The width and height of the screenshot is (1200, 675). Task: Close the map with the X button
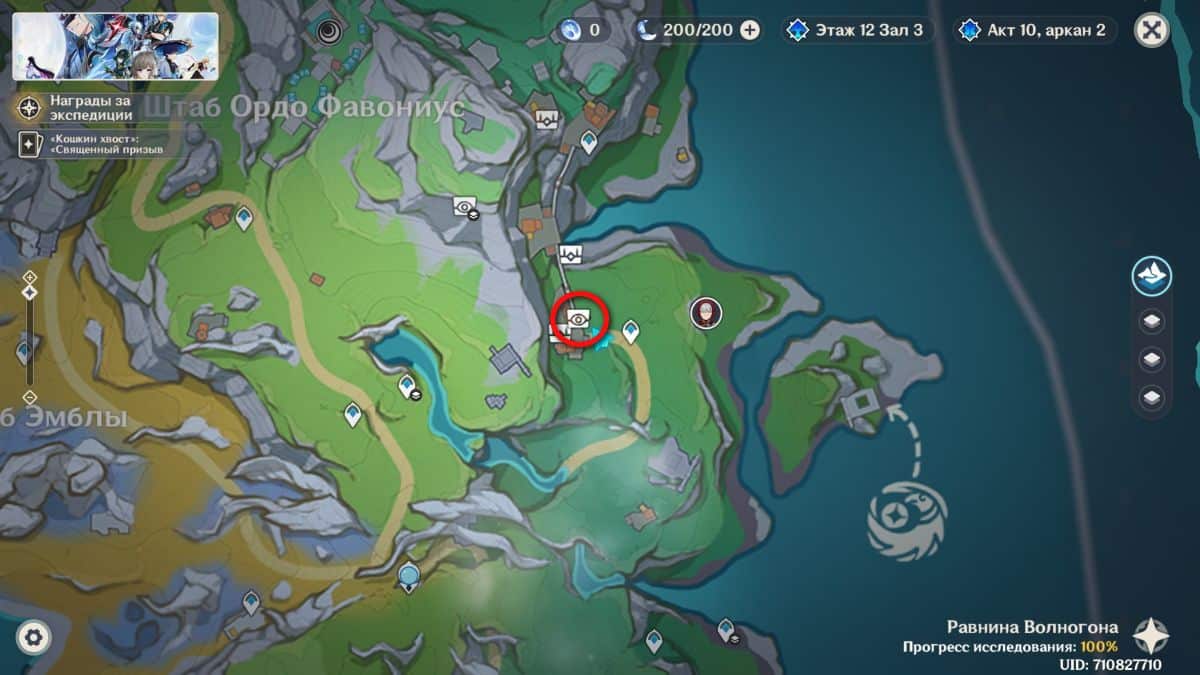coord(1152,30)
